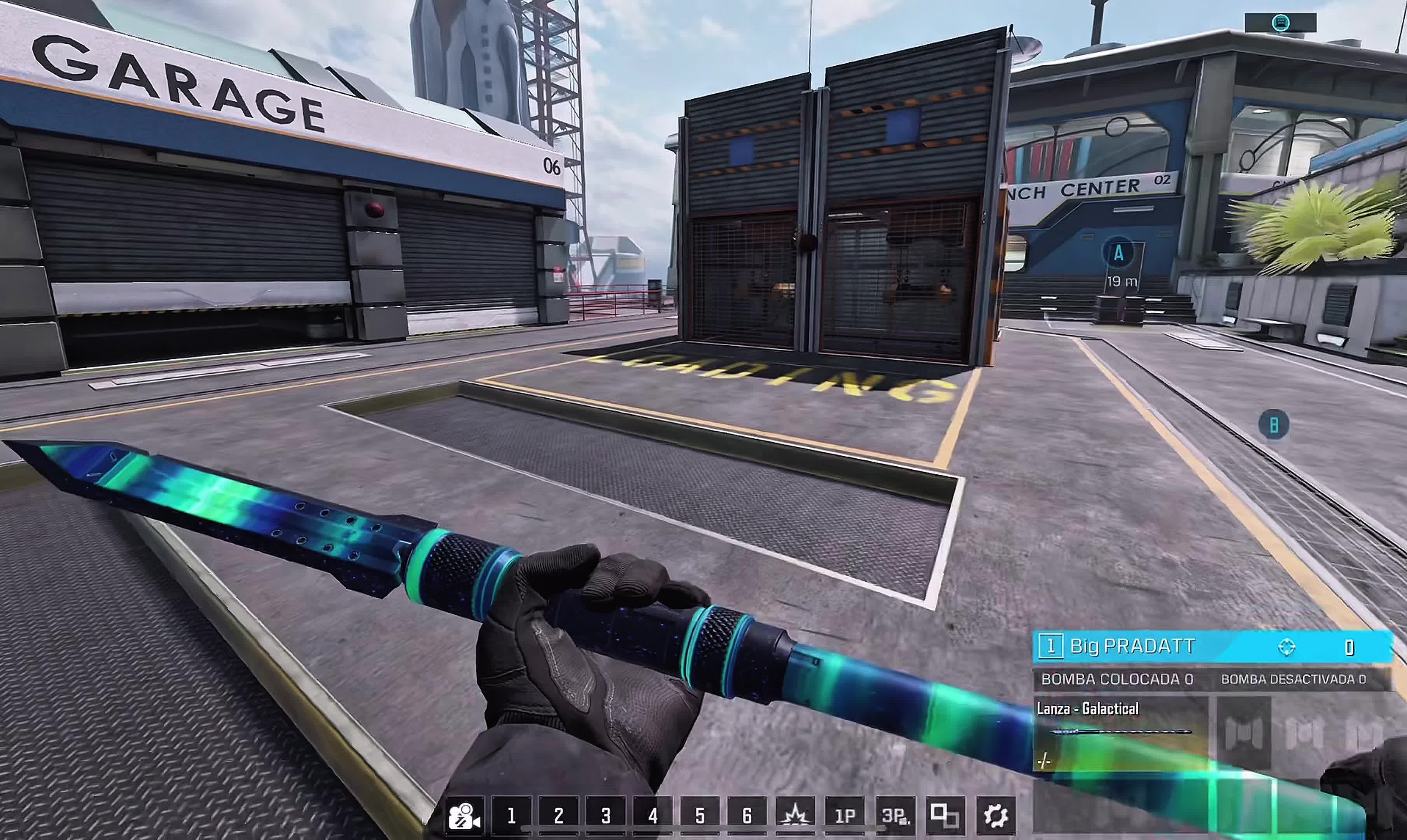The image size is (1407, 840).
Task: Switch to spectator slot 6
Action: coord(747,815)
